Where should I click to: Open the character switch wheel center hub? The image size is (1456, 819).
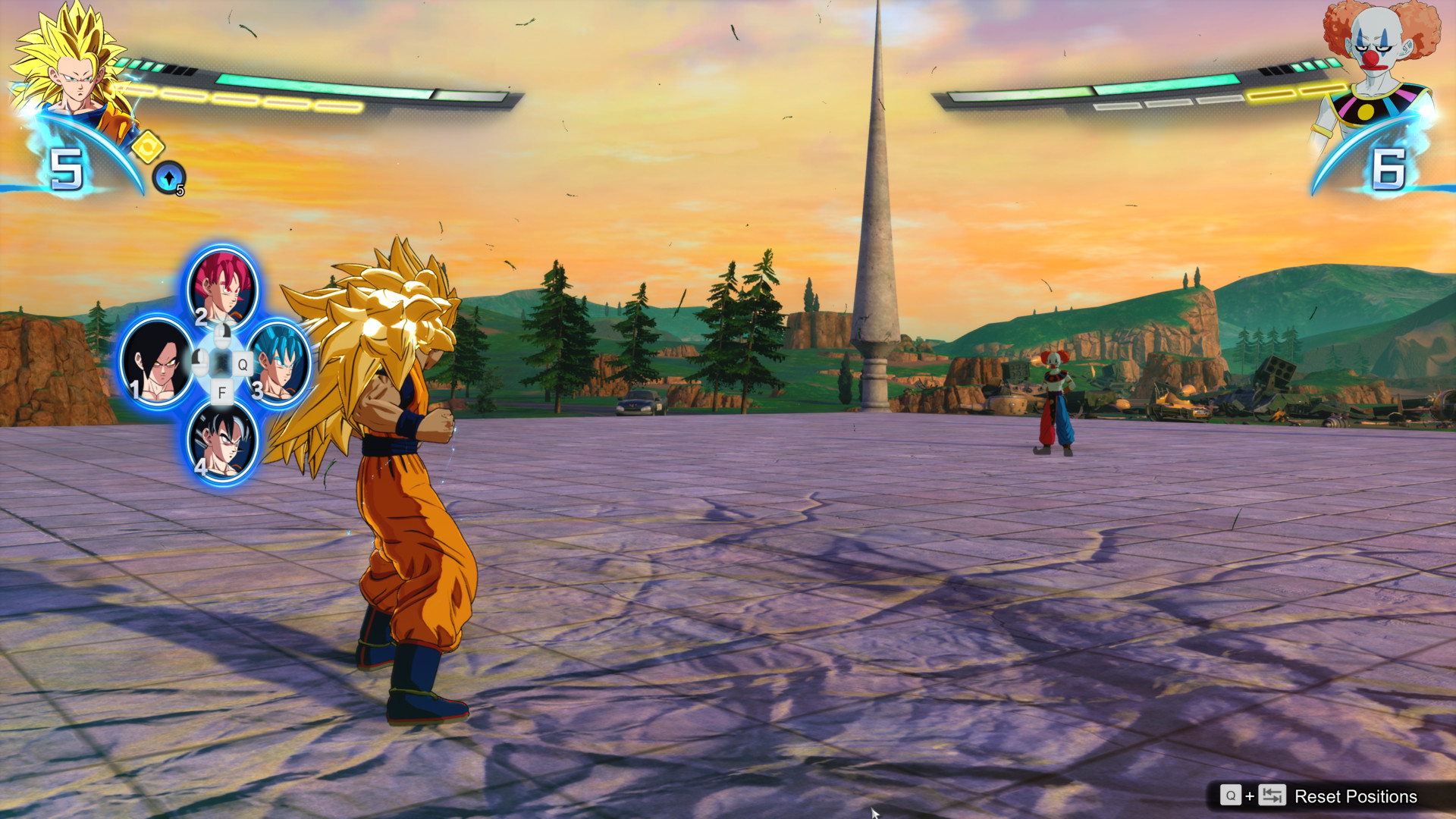pos(221,362)
